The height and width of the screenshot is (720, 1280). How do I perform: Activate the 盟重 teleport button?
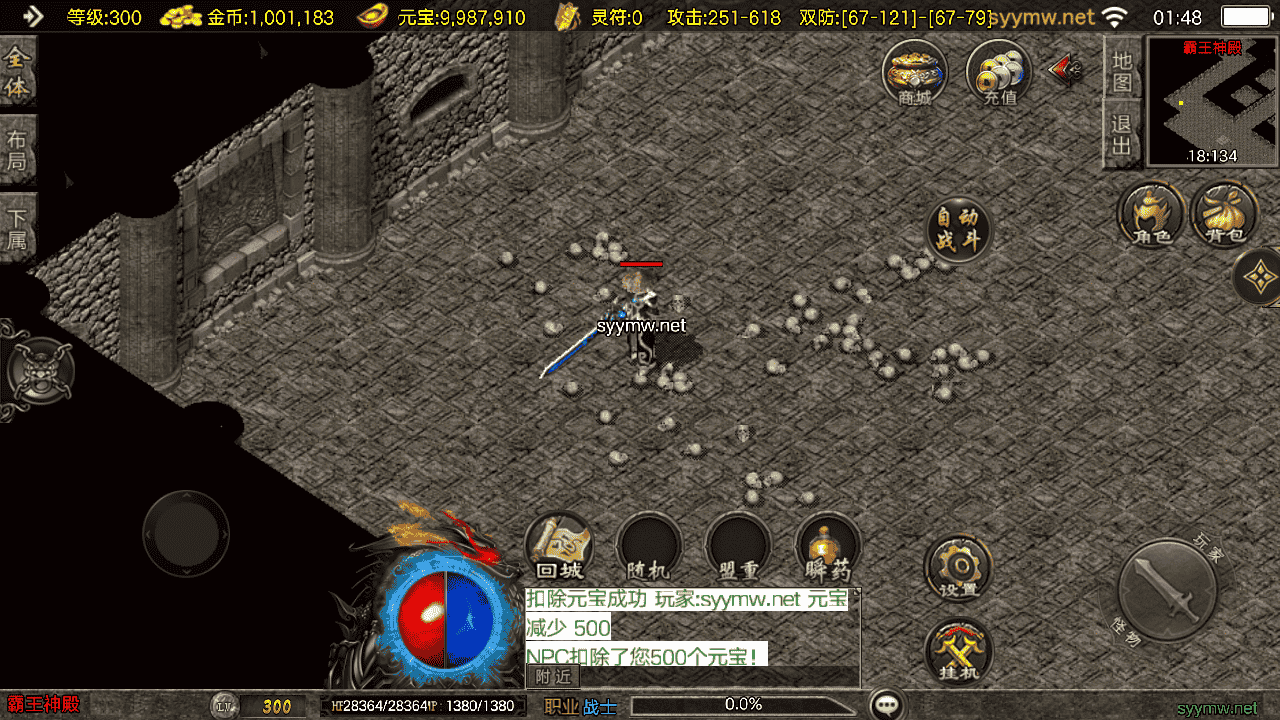coord(738,548)
